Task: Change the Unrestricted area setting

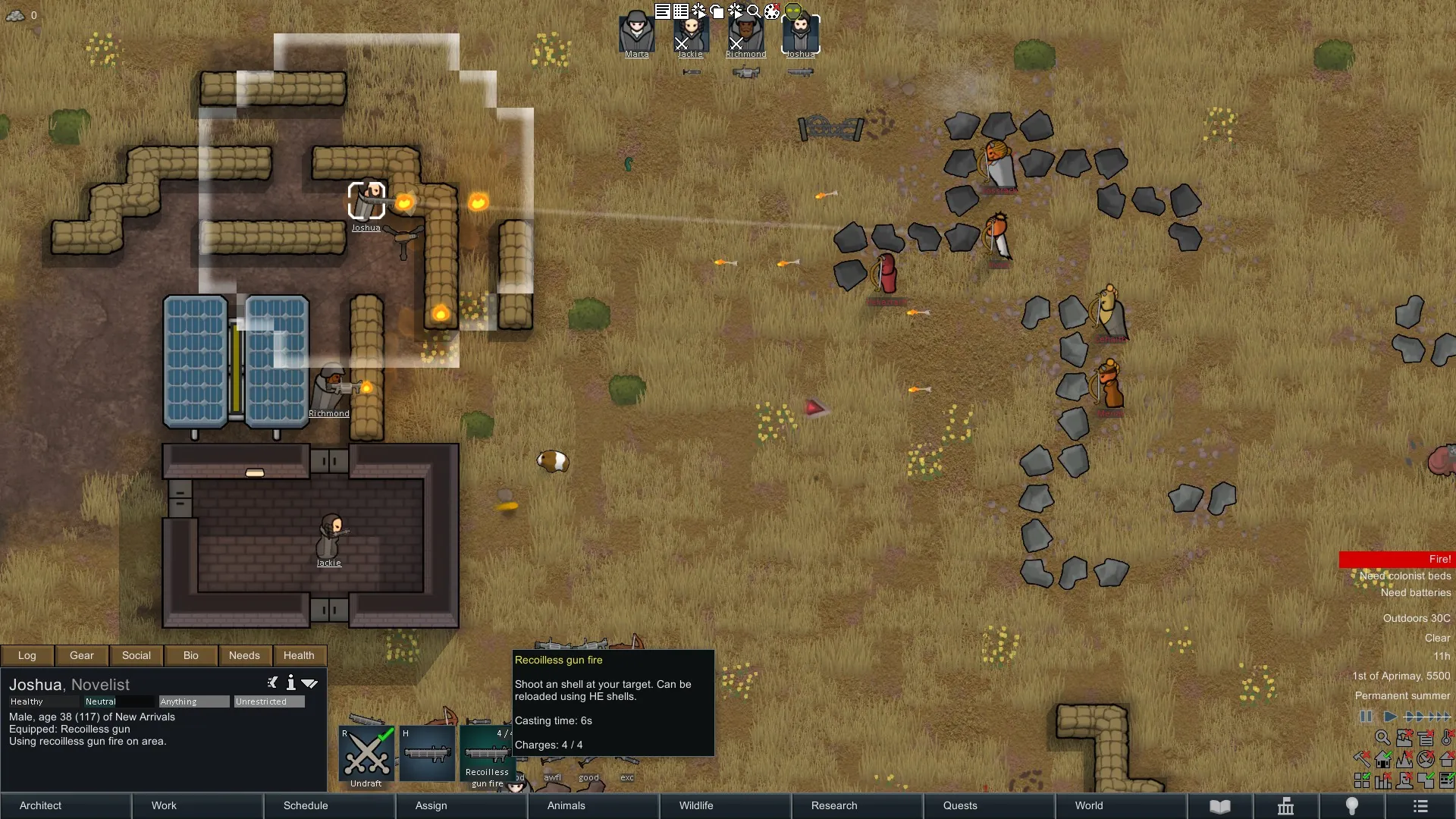Action: 269,701
